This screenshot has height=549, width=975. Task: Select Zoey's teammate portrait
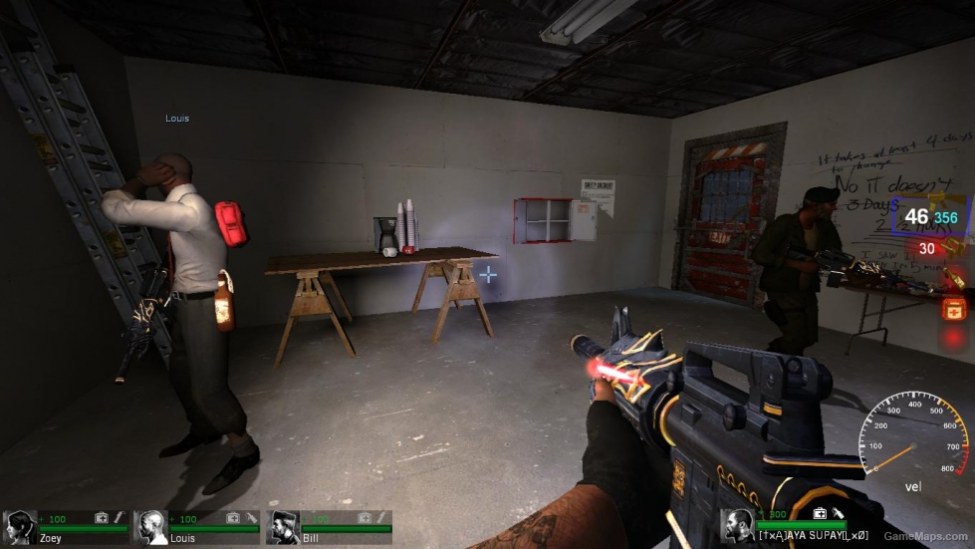pyautogui.click(x=19, y=526)
